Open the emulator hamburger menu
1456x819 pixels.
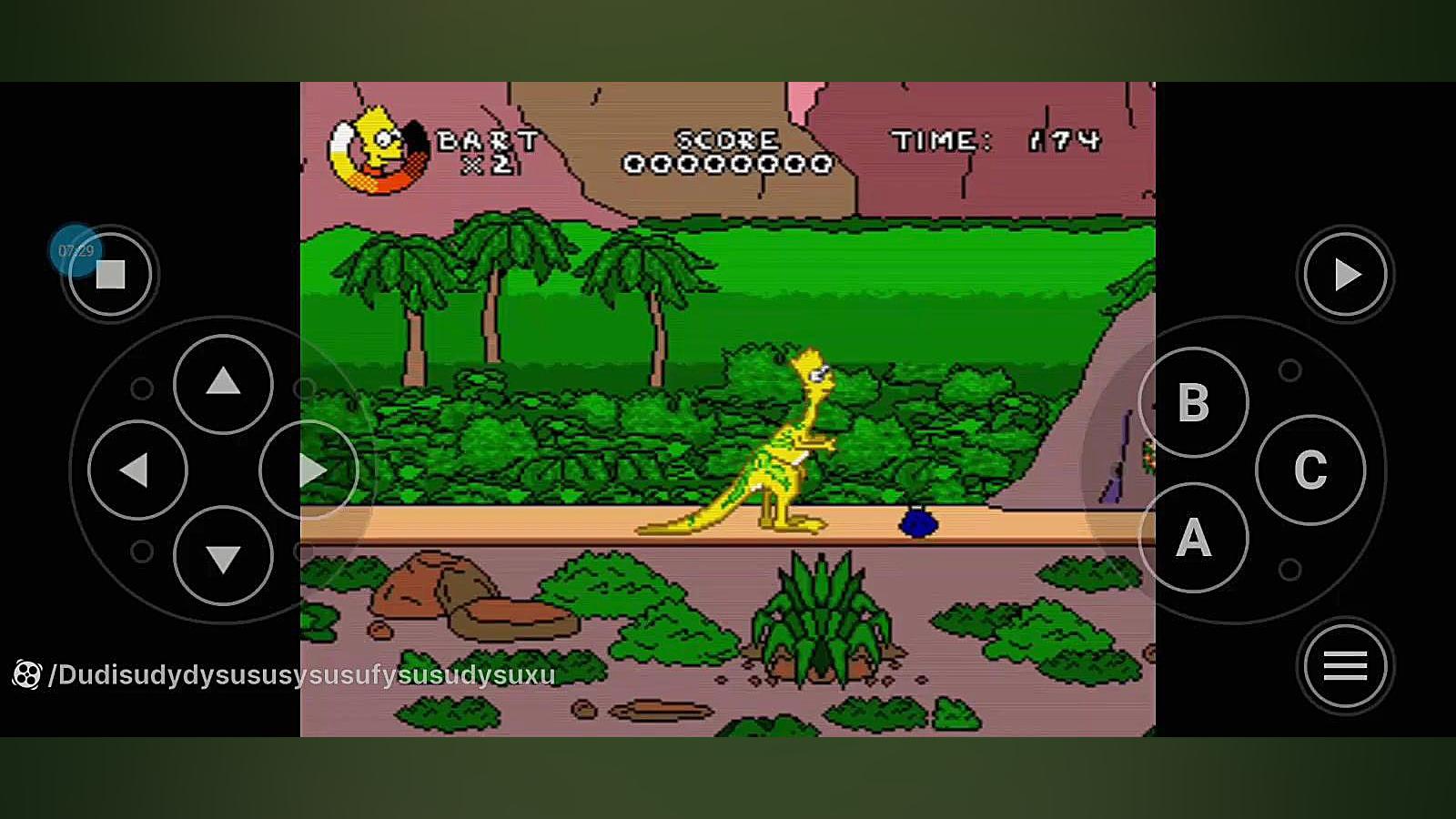[x=1345, y=666]
